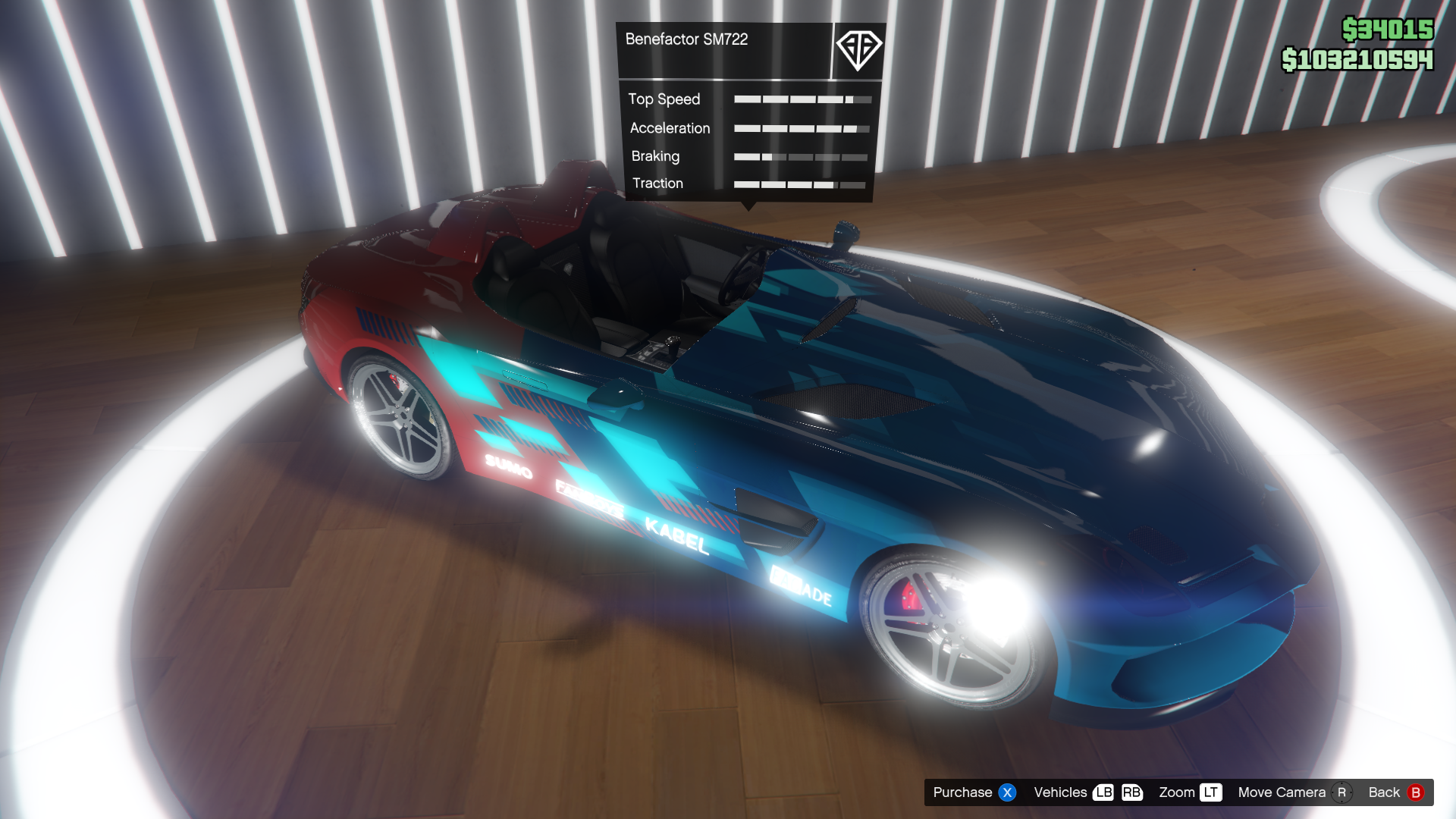1456x819 pixels.
Task: Choose the Purchase option for the SM722
Action: click(974, 792)
